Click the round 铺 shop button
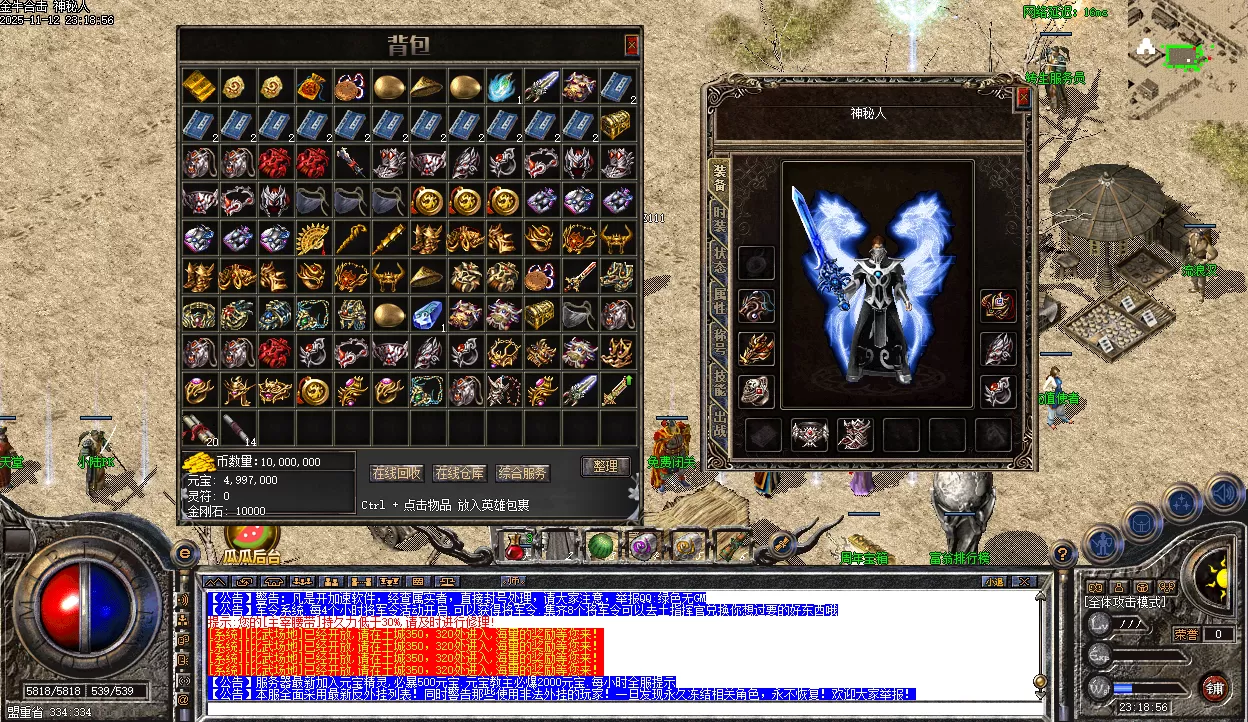1248x722 pixels. pos(1214,688)
